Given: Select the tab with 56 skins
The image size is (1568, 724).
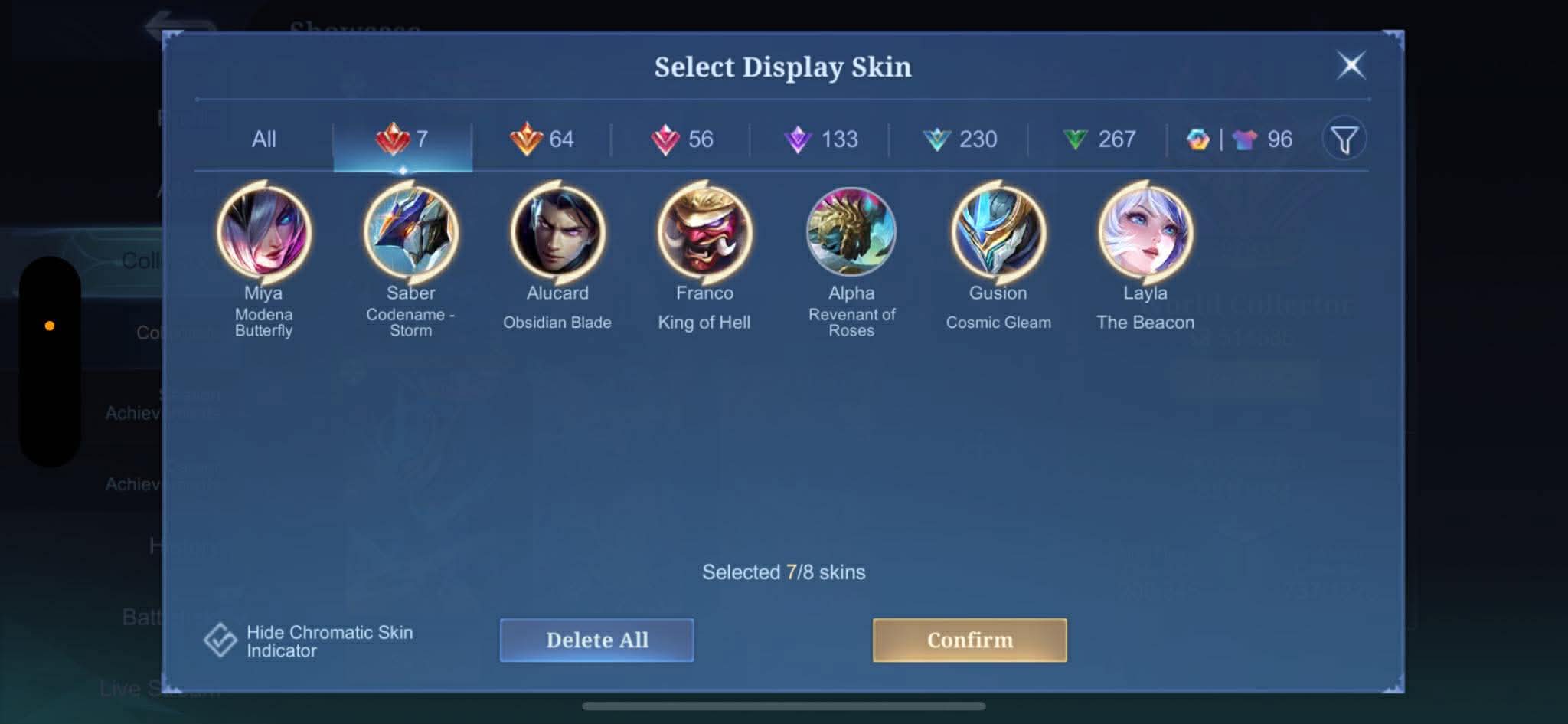Looking at the screenshot, I should (x=681, y=139).
